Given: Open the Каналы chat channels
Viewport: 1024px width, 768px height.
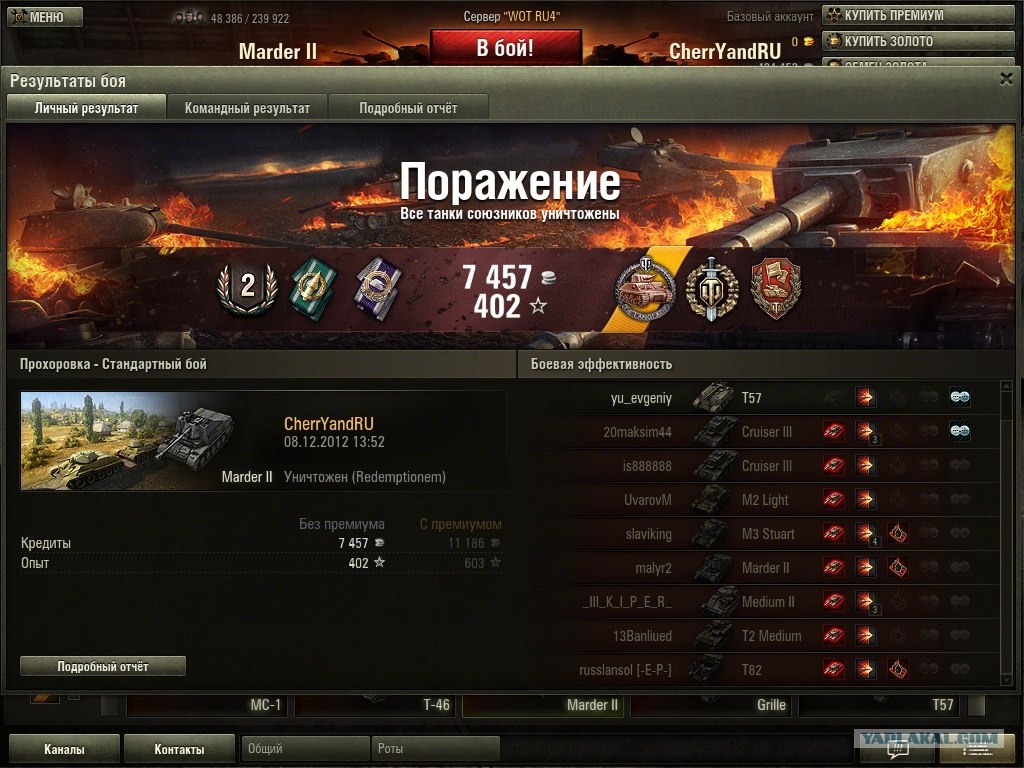Looking at the screenshot, I should (x=64, y=749).
